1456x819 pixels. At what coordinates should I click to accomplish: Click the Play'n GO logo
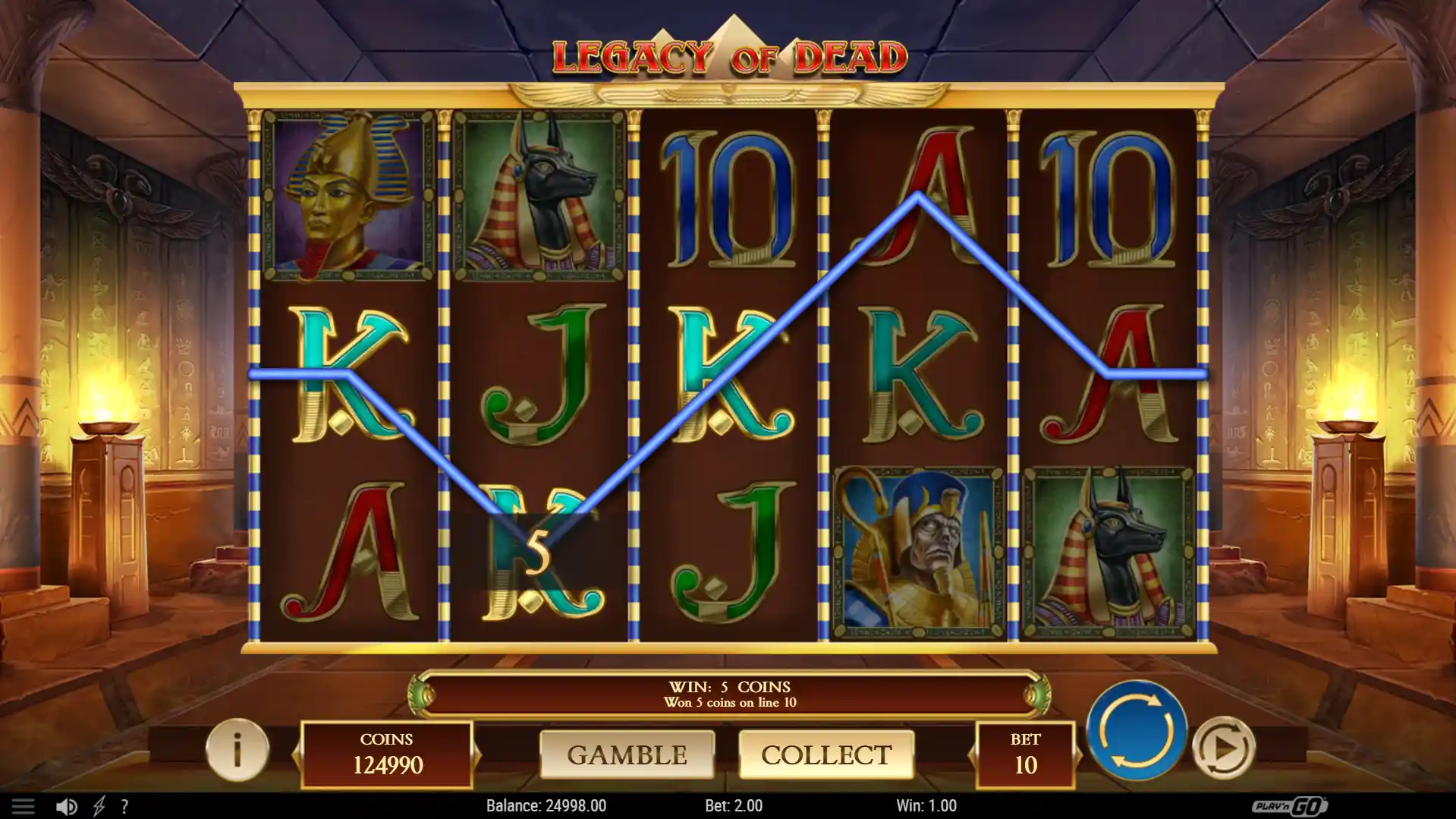click(x=1289, y=805)
